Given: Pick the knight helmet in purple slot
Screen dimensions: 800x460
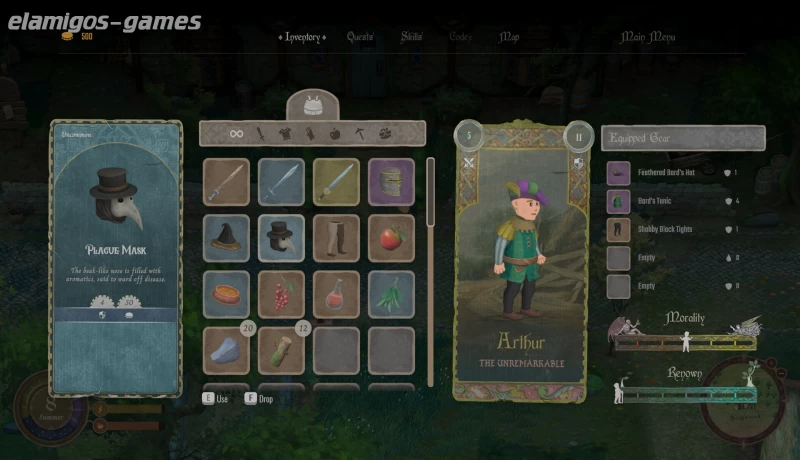Looking at the screenshot, I should click(x=391, y=182).
